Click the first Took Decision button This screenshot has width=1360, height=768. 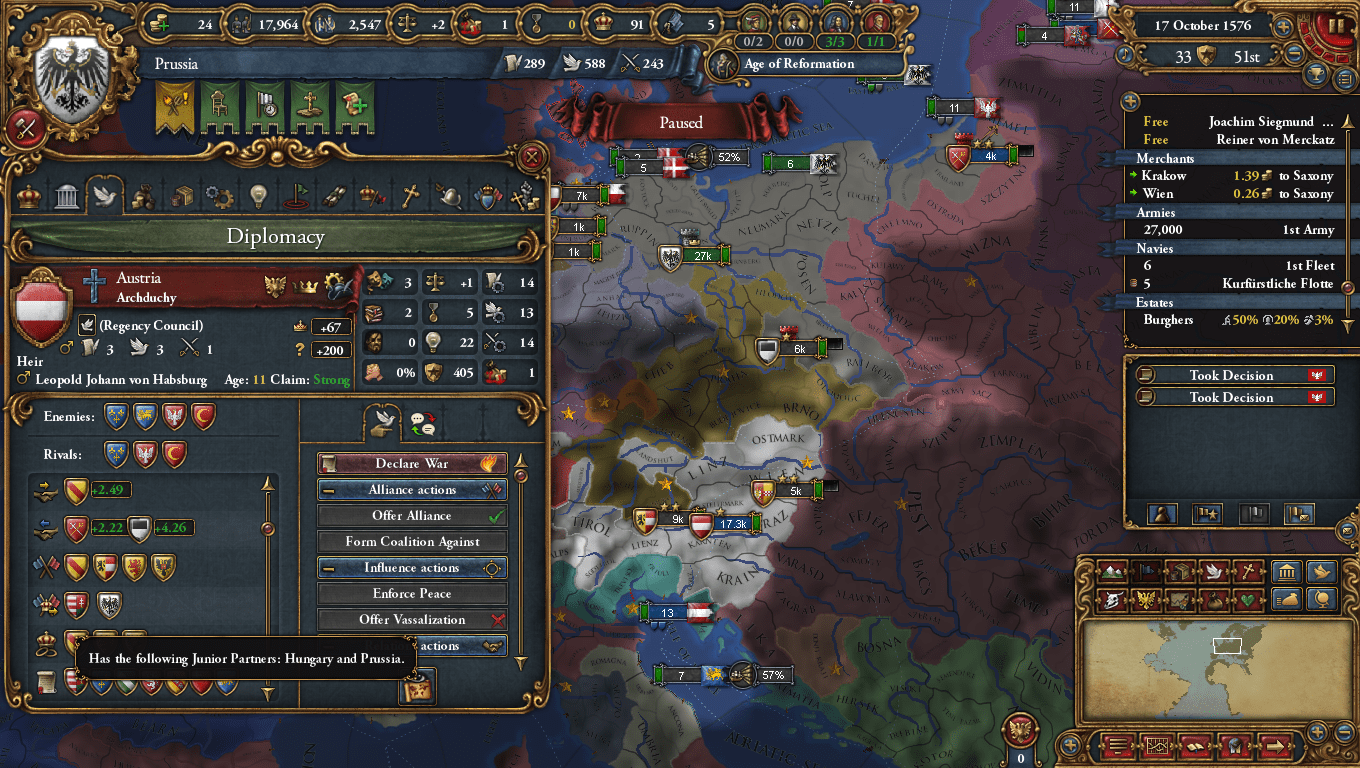[1233, 375]
